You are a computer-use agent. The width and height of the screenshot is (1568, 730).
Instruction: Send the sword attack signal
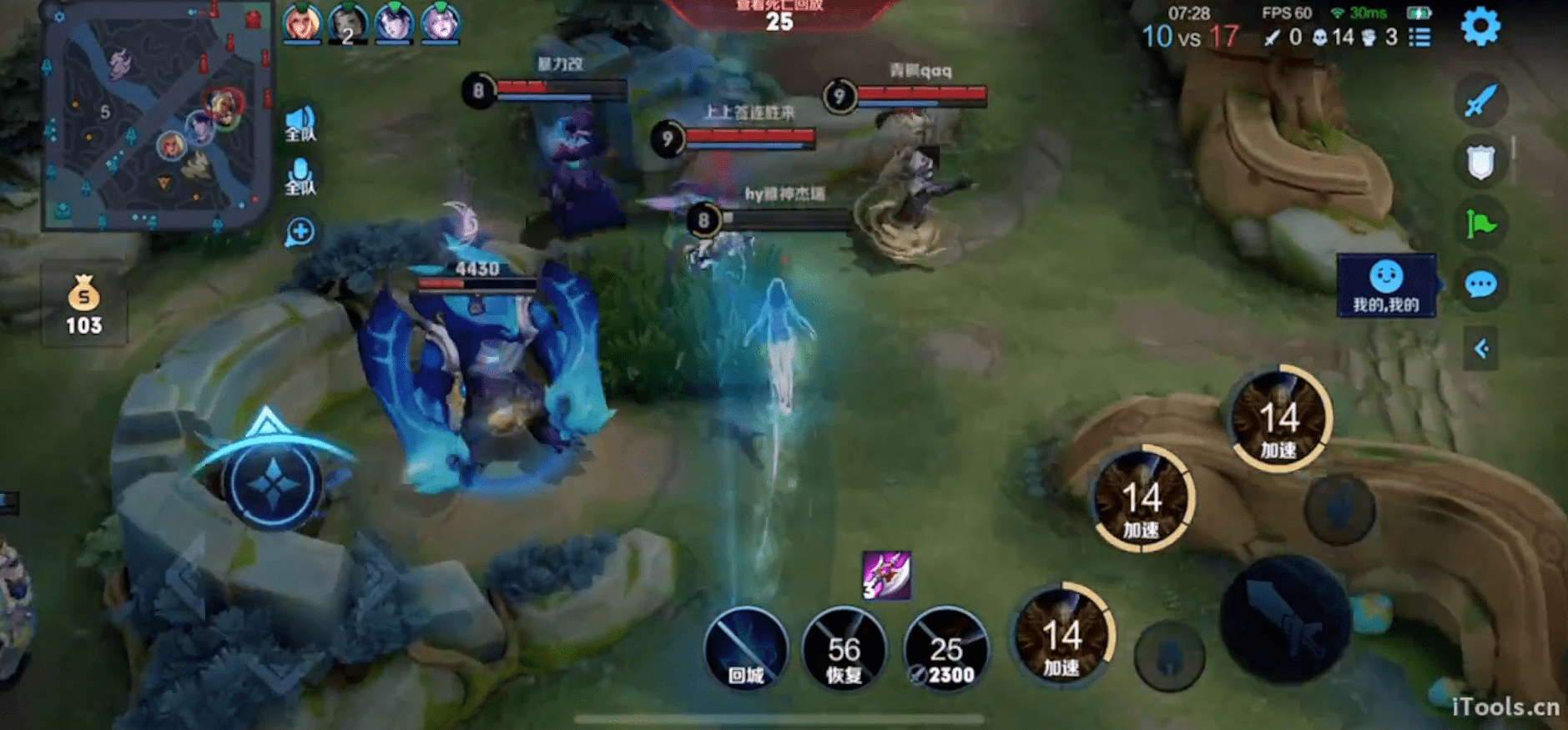point(1480,101)
